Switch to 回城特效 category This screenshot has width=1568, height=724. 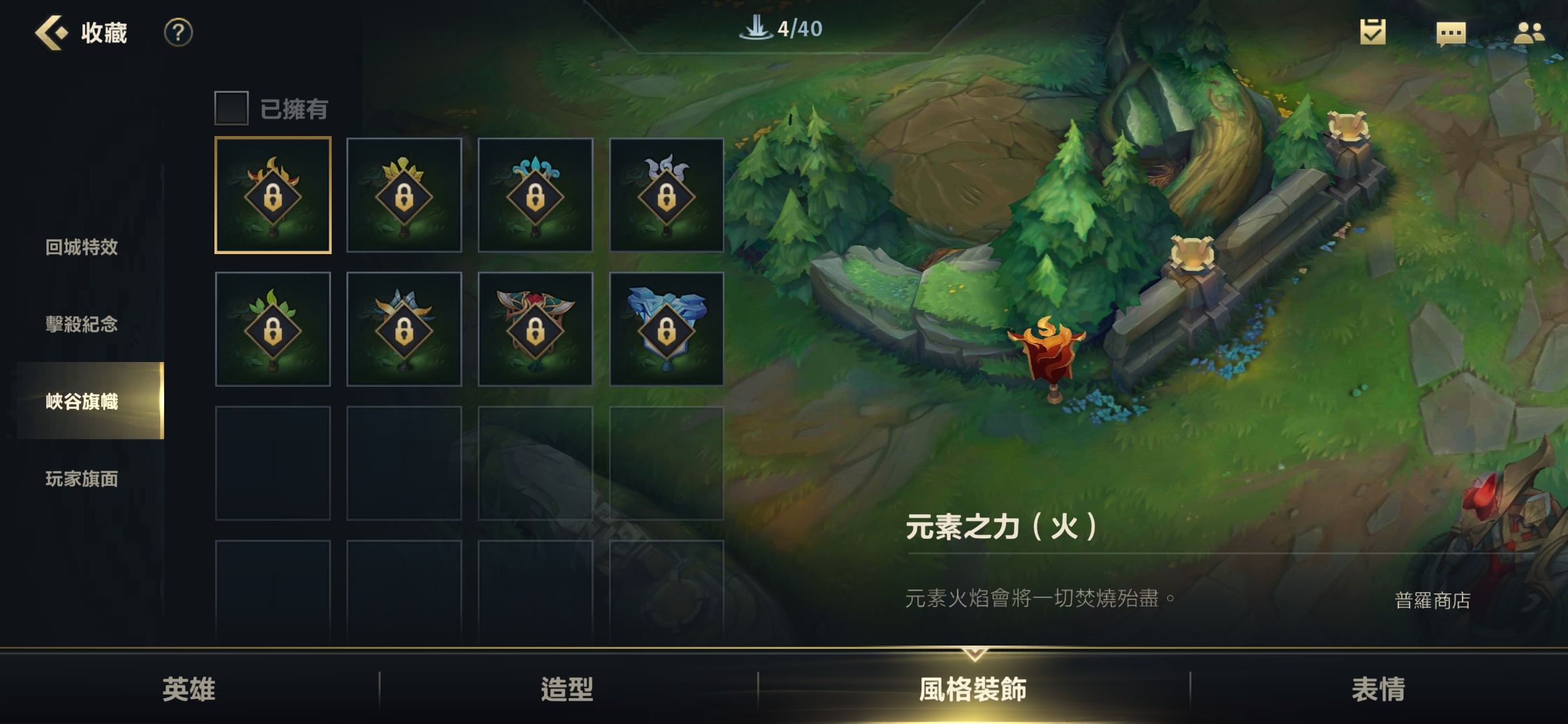[x=83, y=248]
